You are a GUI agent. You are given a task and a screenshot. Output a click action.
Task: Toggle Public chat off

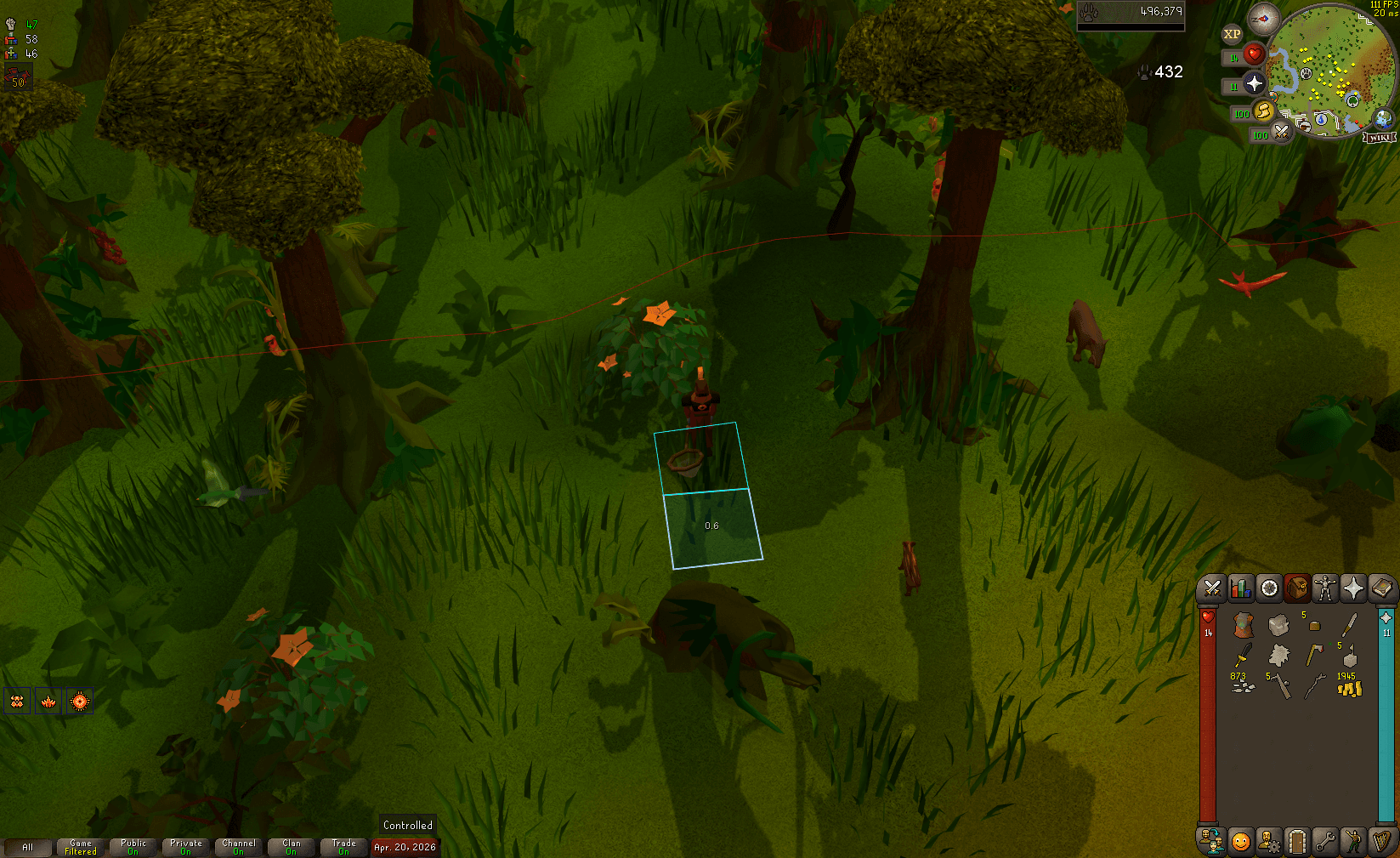tap(133, 846)
